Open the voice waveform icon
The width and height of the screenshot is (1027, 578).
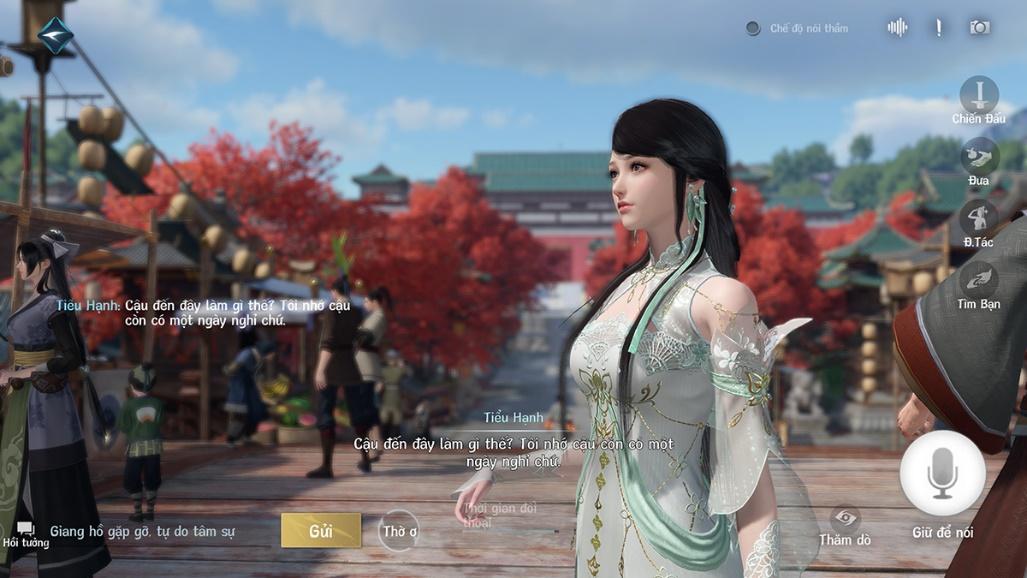[897, 28]
